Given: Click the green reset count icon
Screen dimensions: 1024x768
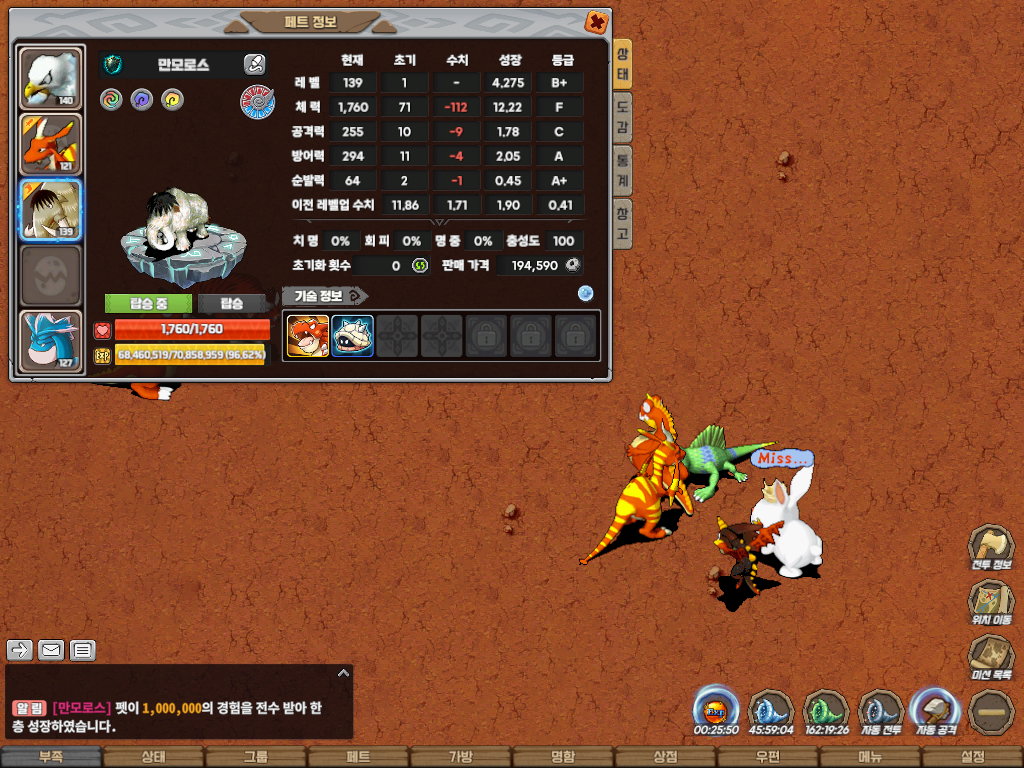Looking at the screenshot, I should (421, 266).
